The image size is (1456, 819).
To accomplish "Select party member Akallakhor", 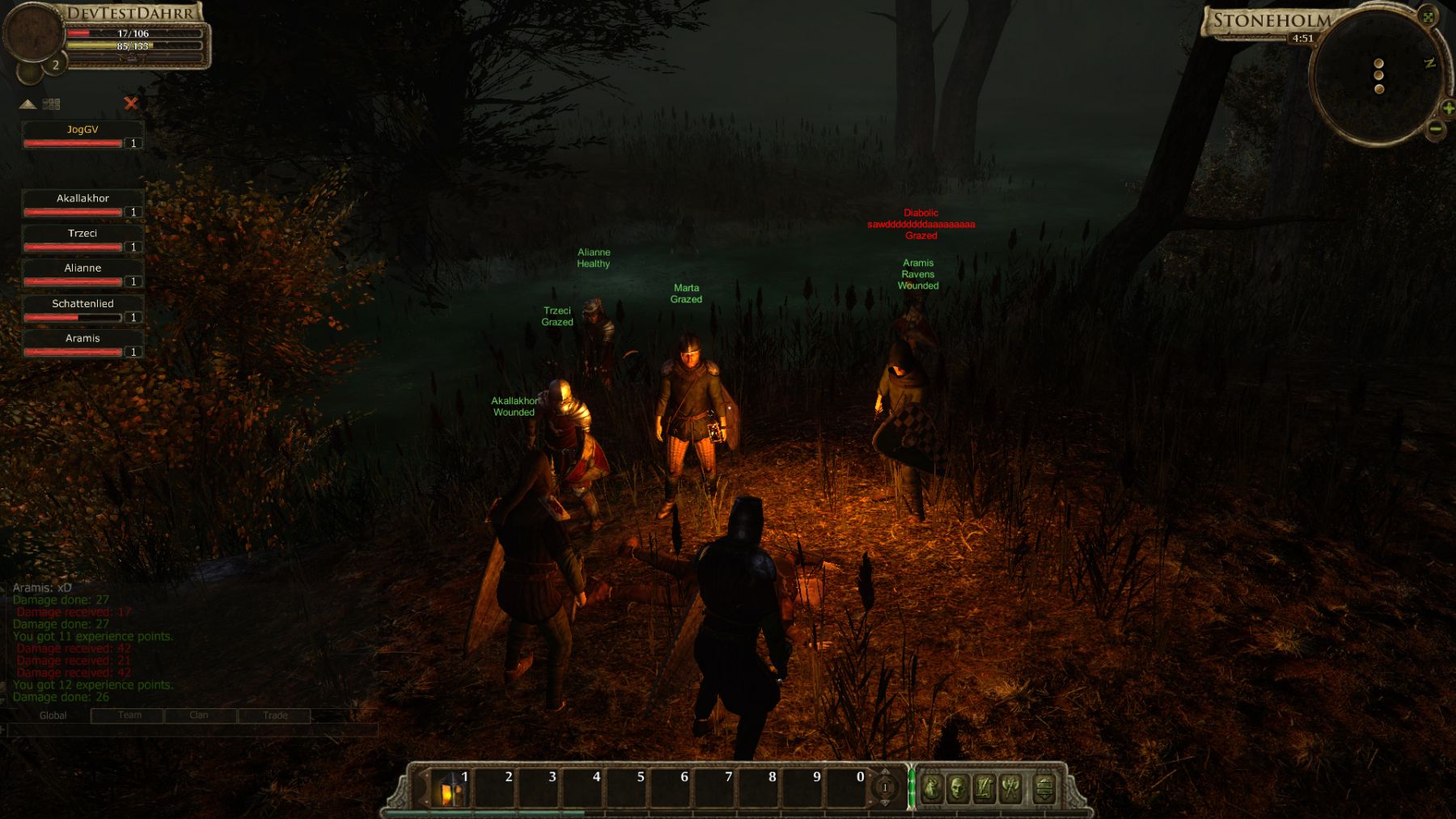I will pyautogui.click(x=83, y=205).
